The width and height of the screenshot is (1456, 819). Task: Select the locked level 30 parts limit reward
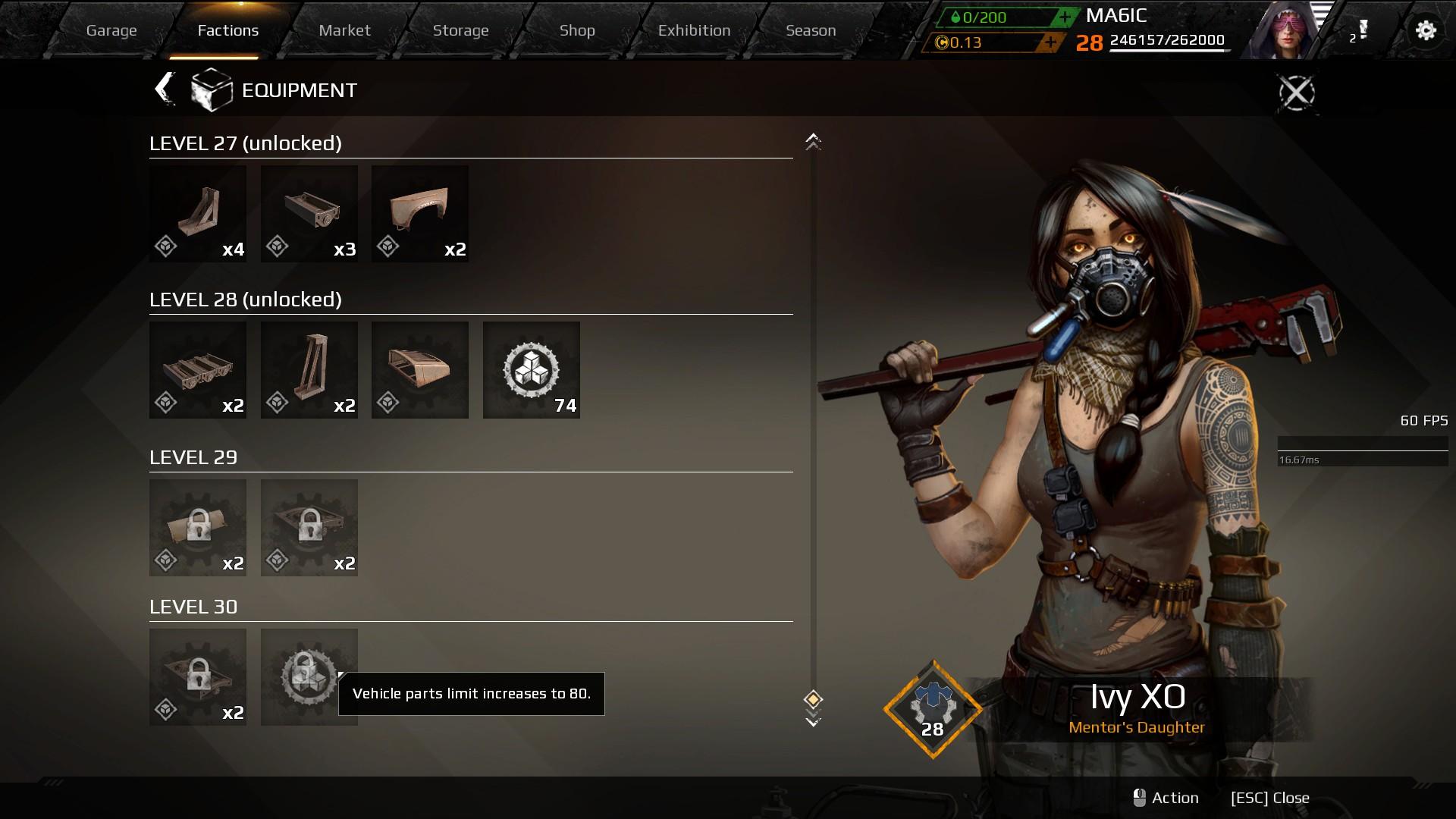point(309,676)
